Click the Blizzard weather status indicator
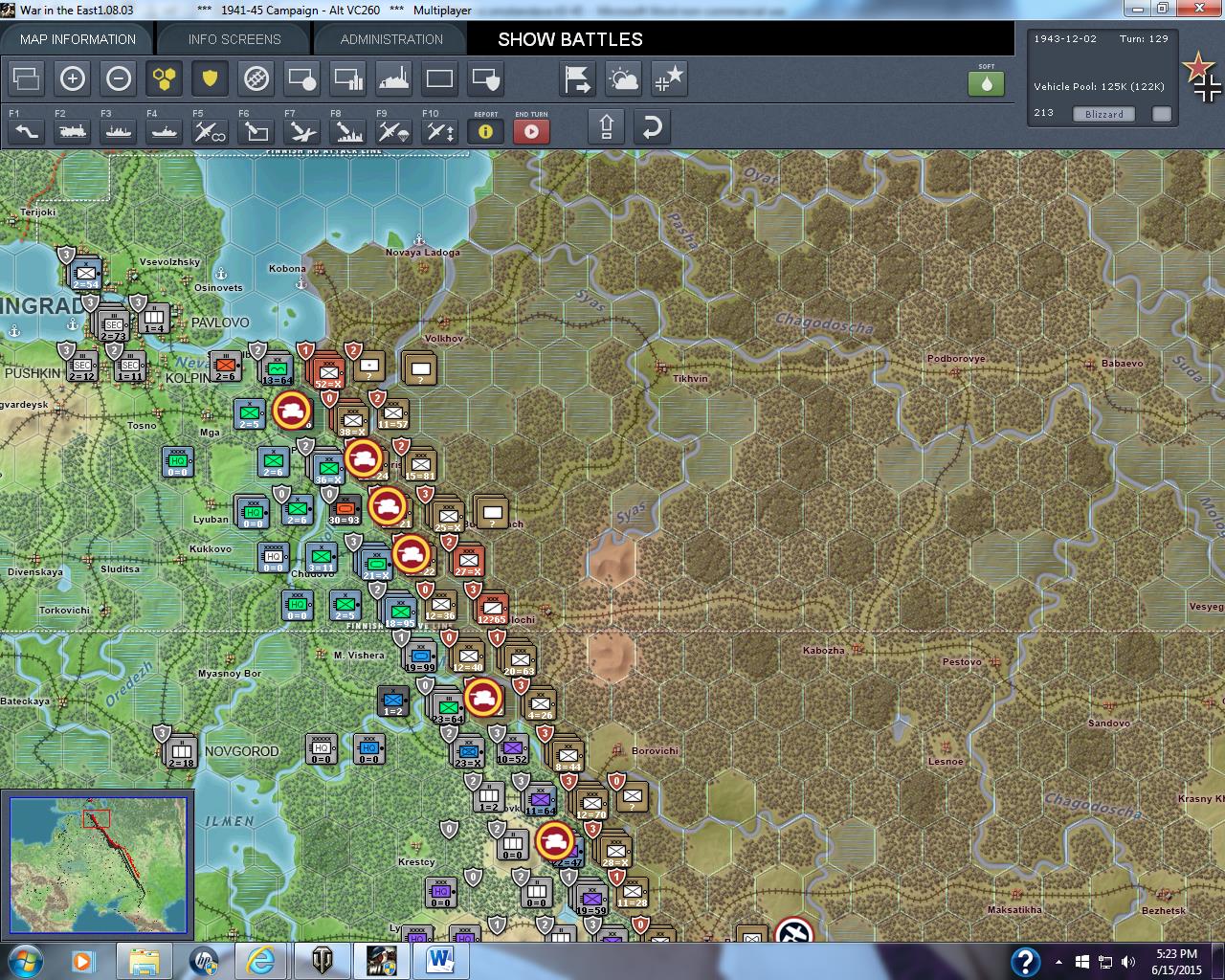 1102,113
